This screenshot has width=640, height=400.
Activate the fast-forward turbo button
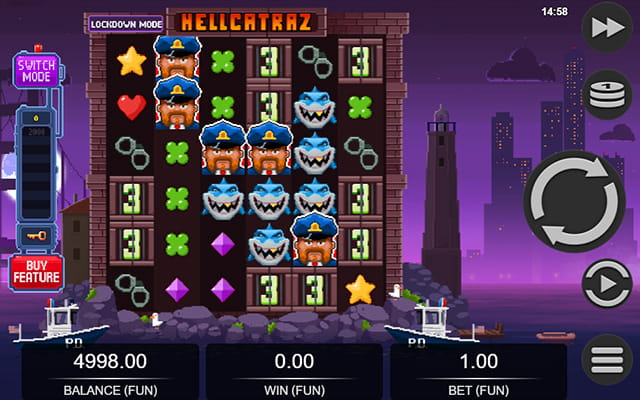pos(606,27)
